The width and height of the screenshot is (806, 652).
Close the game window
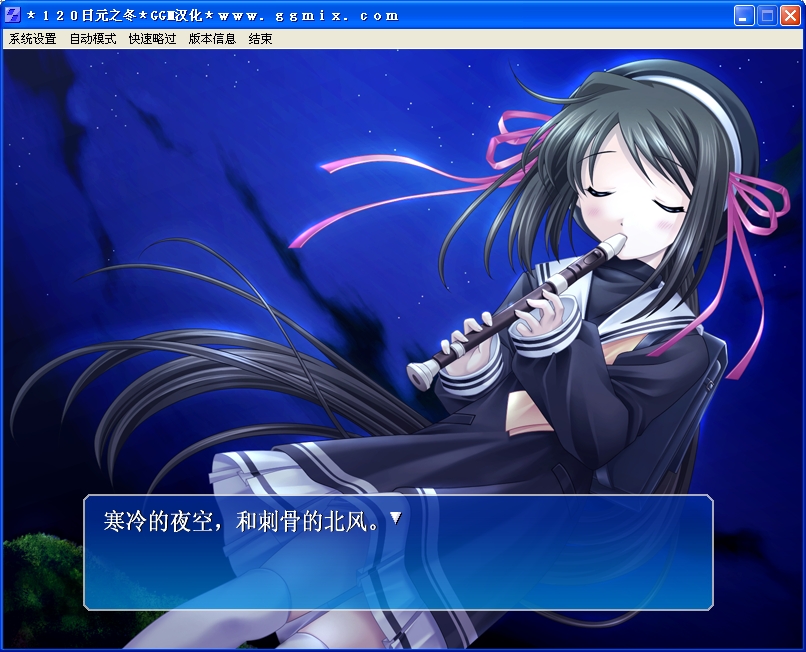click(789, 15)
